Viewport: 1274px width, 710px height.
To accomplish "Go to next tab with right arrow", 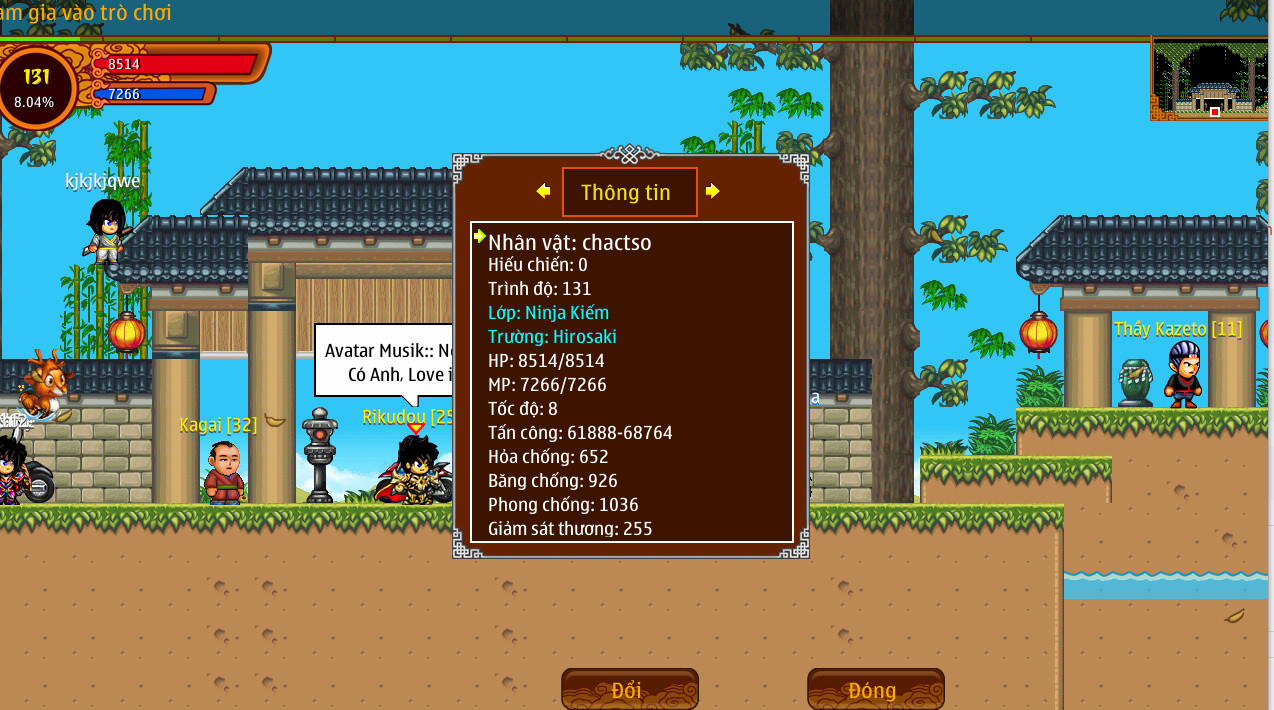I will click(x=712, y=191).
